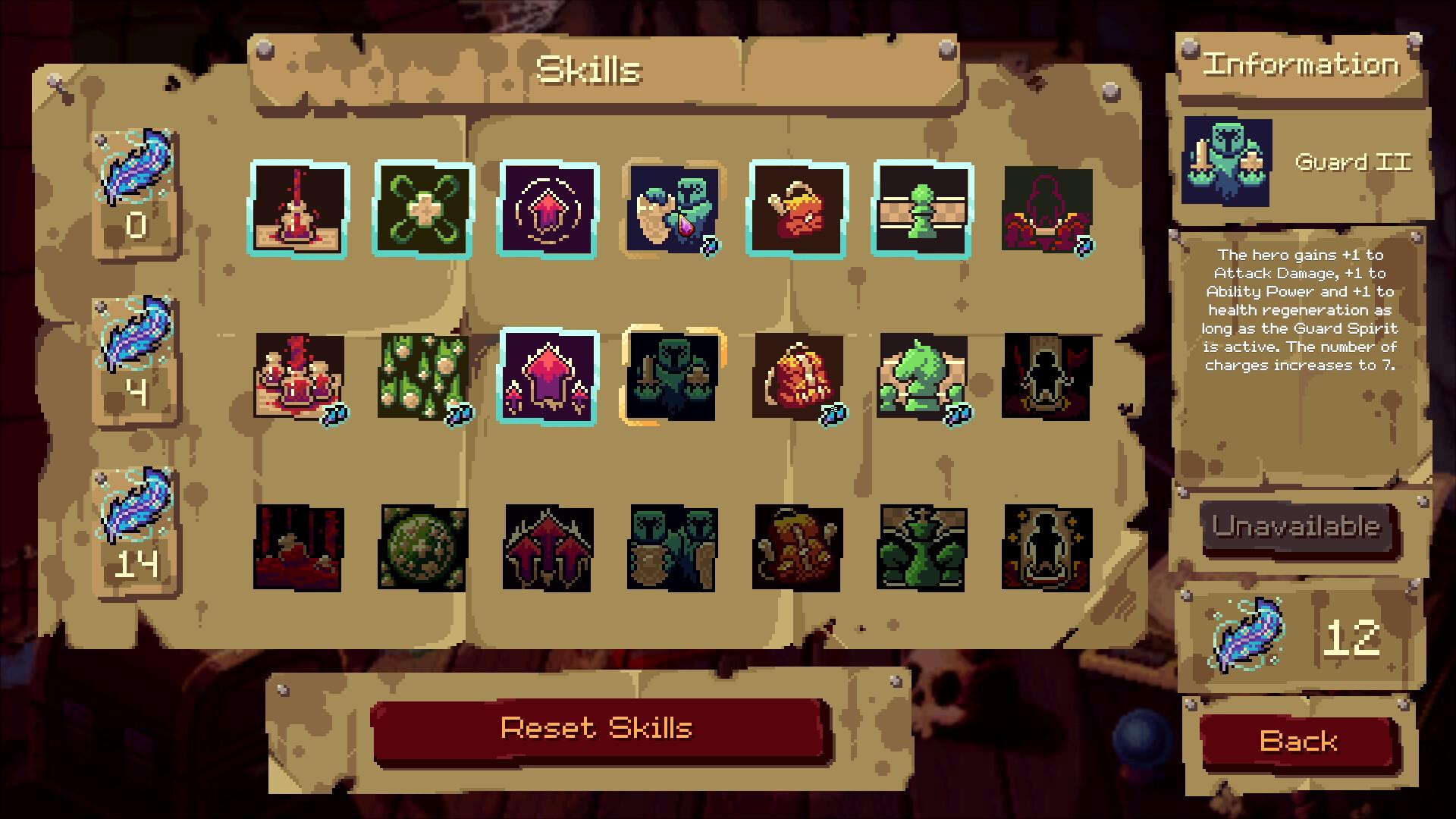The image size is (1456, 819).
Task: Select the orange satchel skill in top row
Action: [x=796, y=209]
